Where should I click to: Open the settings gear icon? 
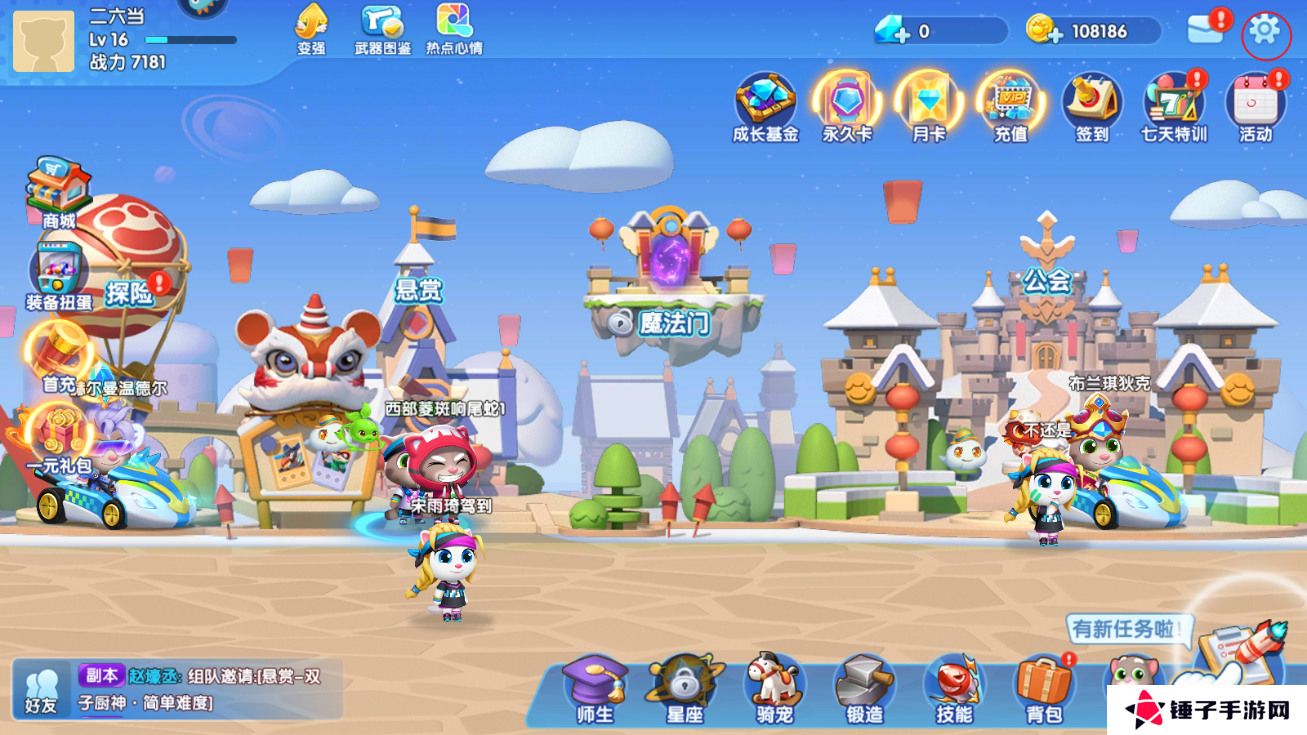(x=1265, y=33)
